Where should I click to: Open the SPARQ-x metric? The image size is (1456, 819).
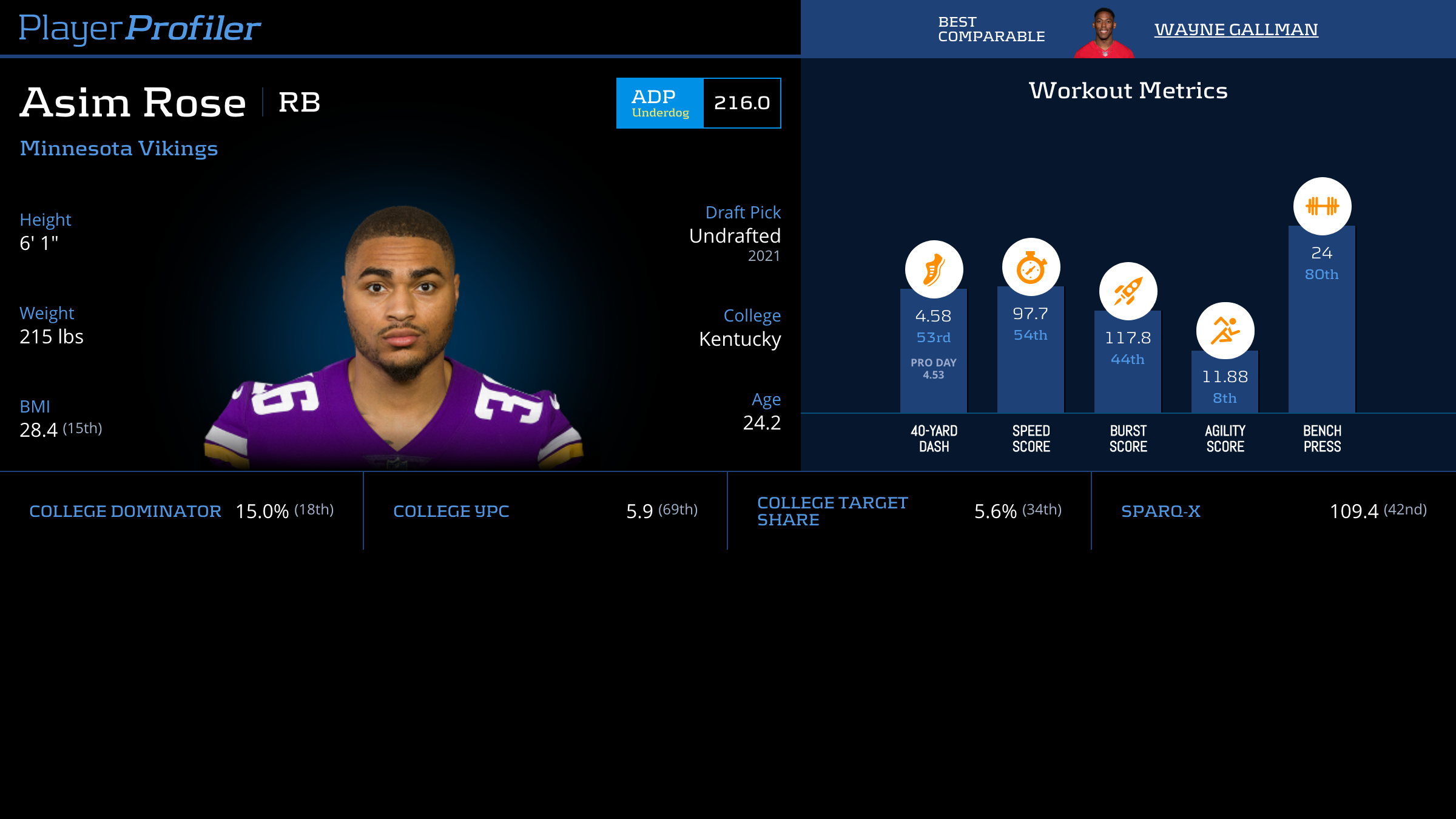point(1161,511)
